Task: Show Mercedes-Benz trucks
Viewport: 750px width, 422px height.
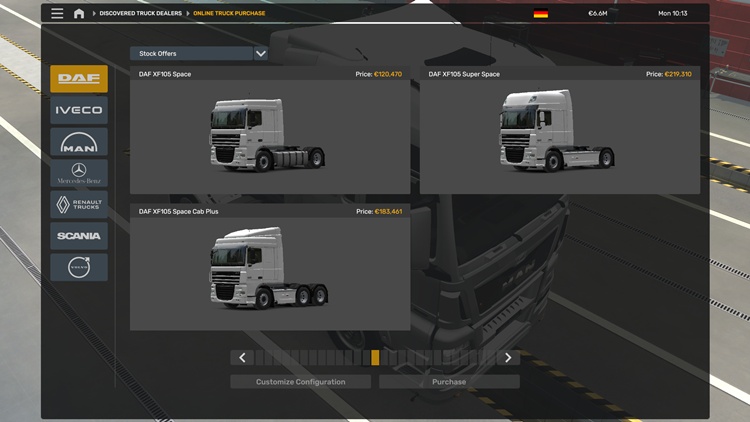Action: click(x=79, y=173)
